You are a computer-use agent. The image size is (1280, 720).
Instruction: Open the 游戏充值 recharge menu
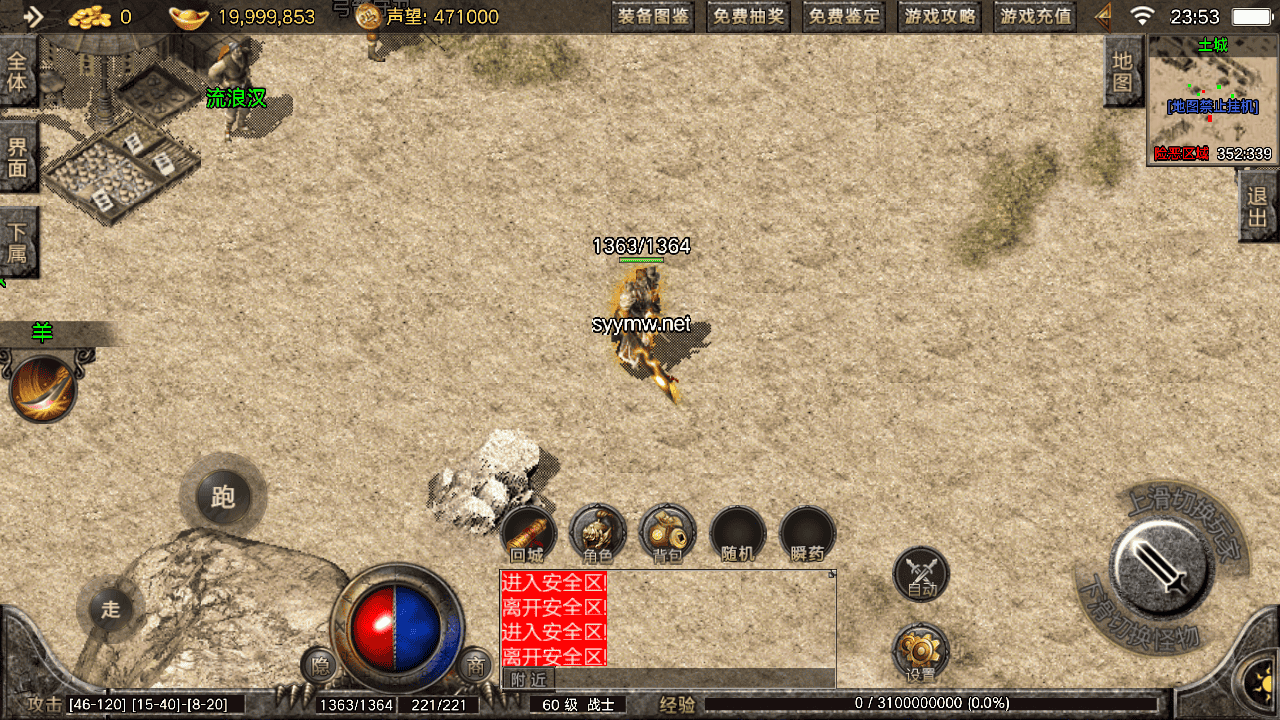[x=1035, y=16]
